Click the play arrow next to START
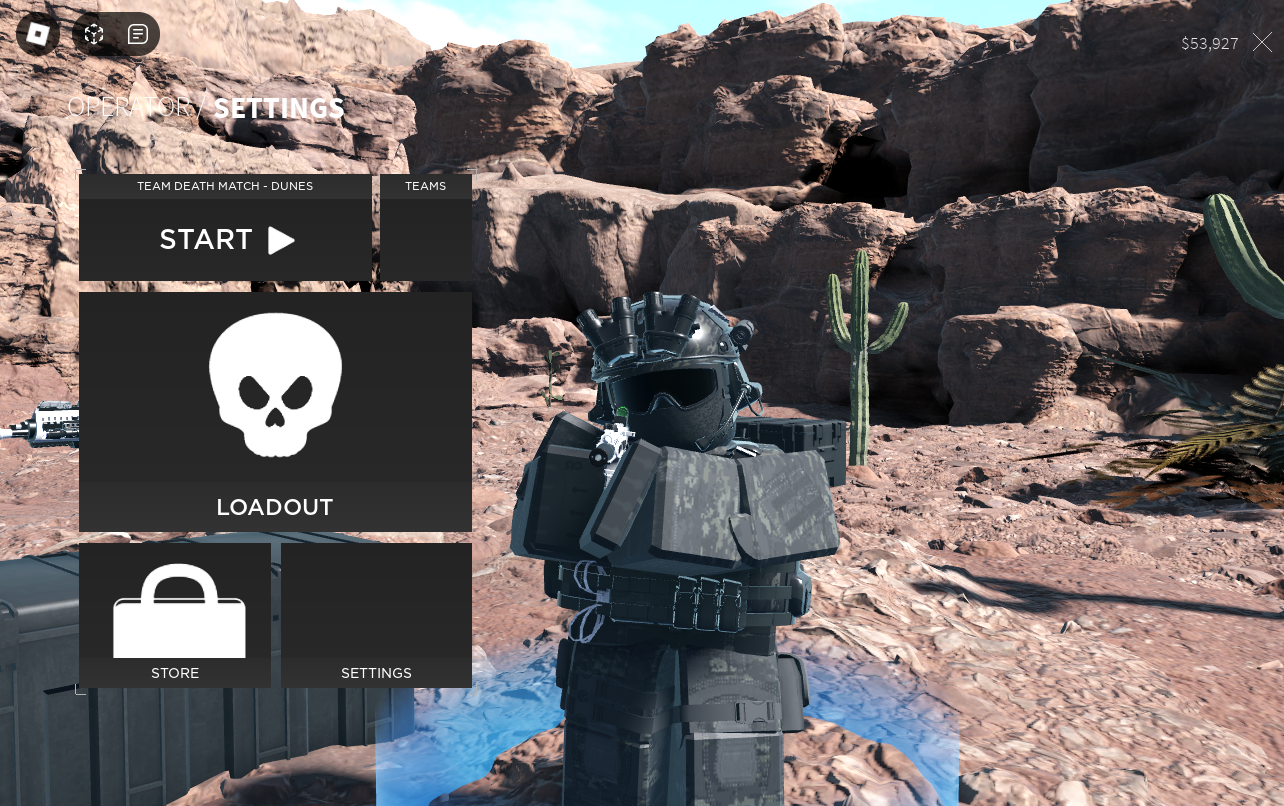1284x806 pixels. coord(282,239)
